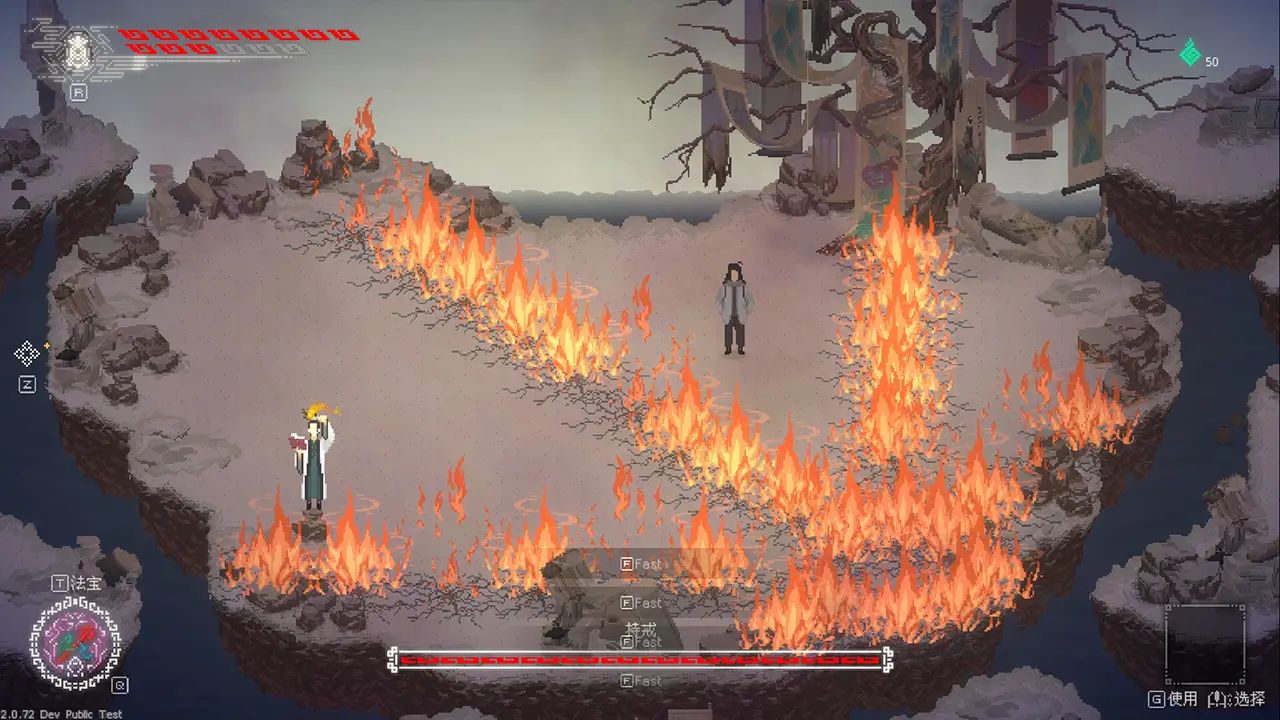1280x720 pixels.
Task: Click the glowing lantern emblem beside the health bar
Action: (x=78, y=50)
